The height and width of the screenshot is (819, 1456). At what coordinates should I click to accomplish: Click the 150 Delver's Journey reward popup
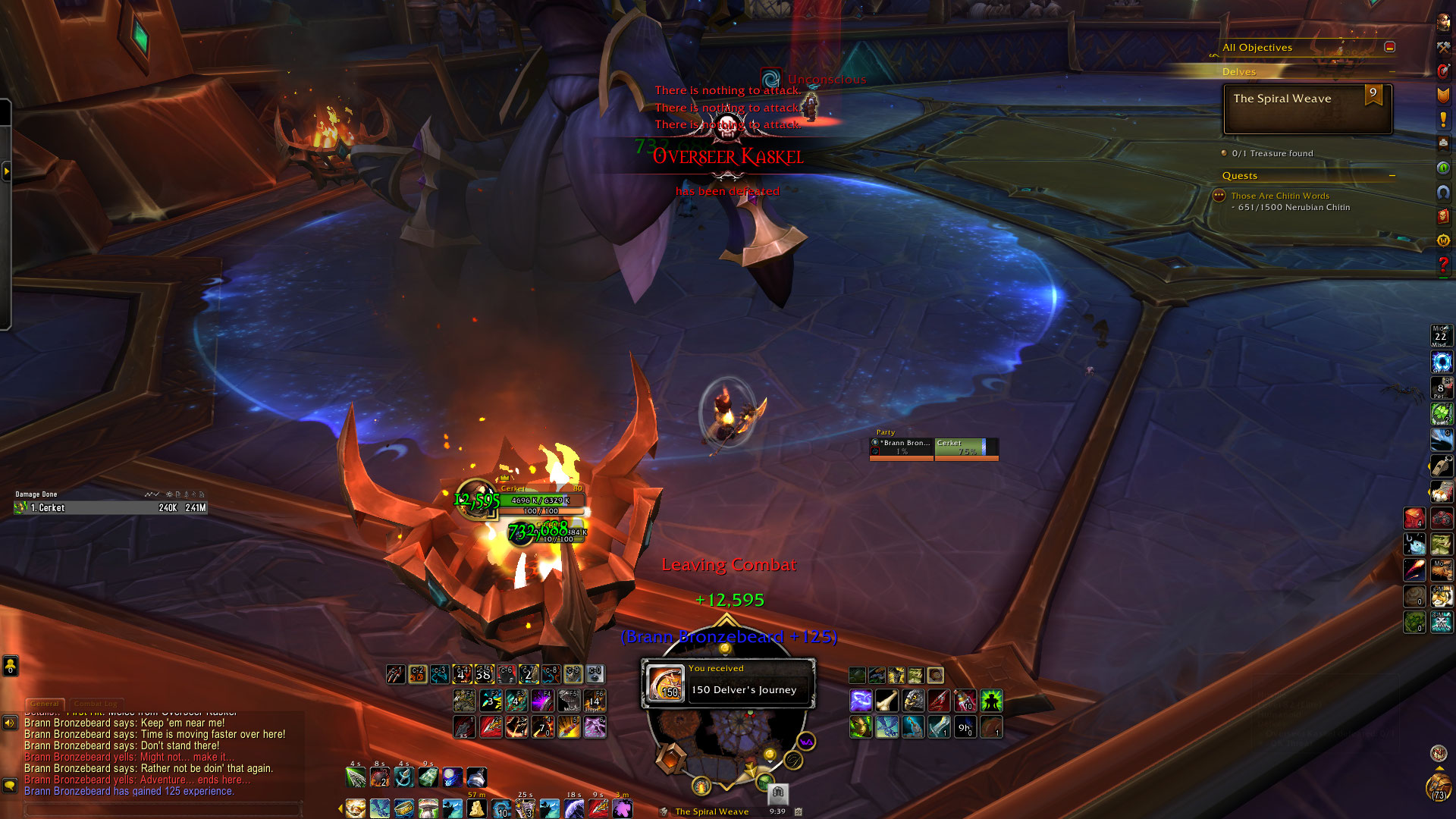point(728,682)
